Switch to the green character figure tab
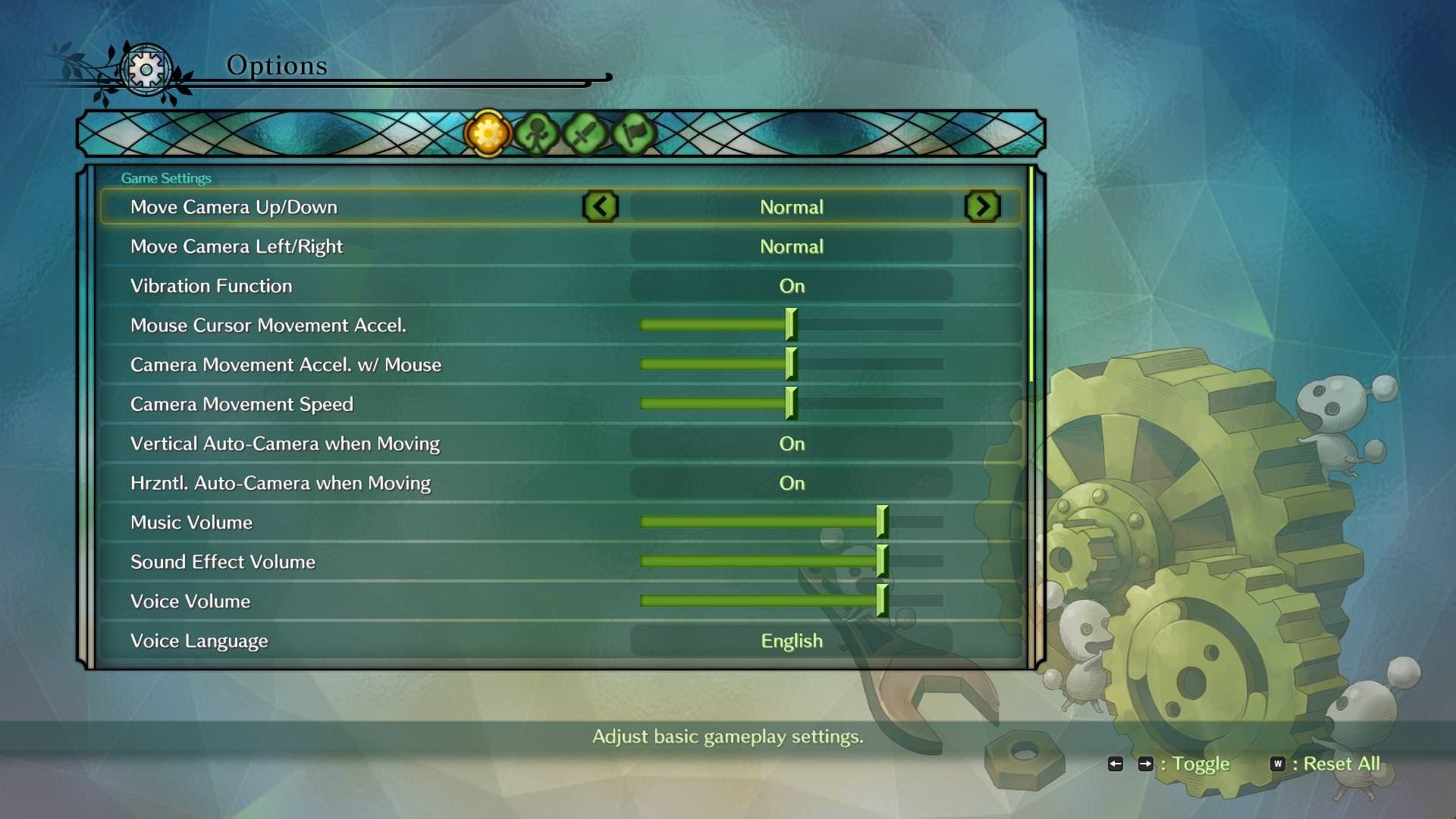 [x=537, y=134]
